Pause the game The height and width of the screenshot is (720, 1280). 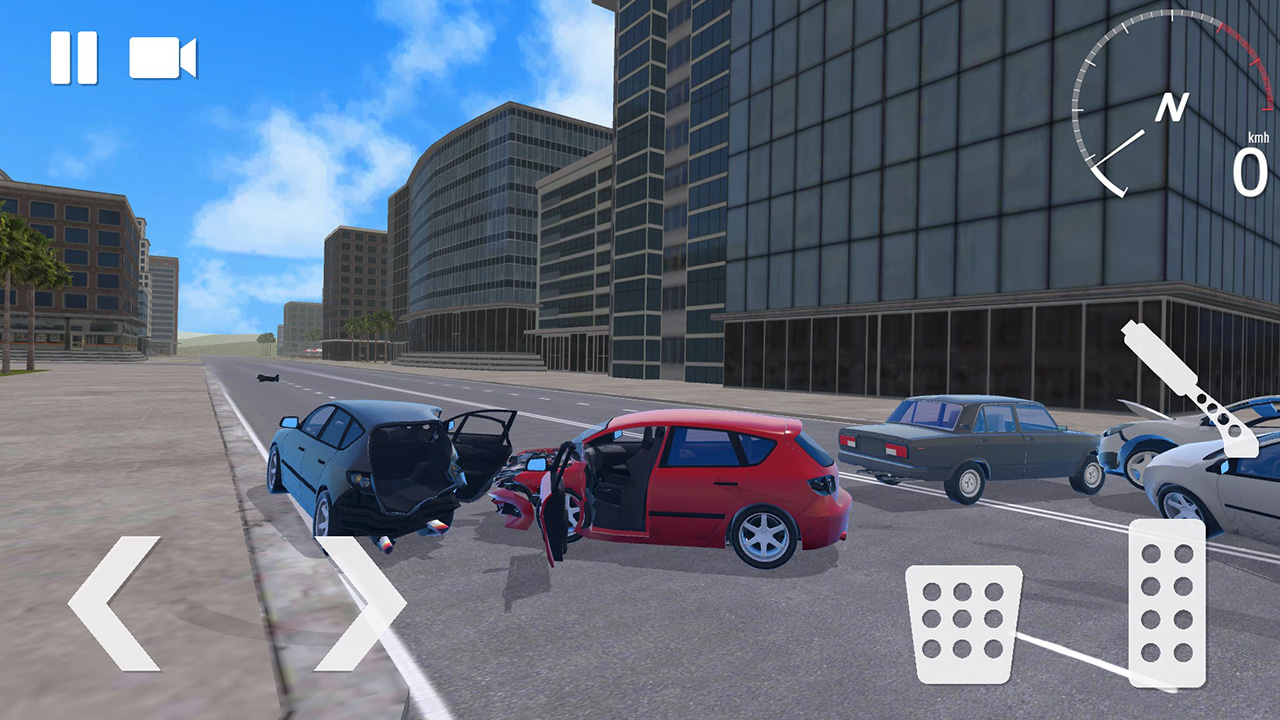tap(73, 57)
